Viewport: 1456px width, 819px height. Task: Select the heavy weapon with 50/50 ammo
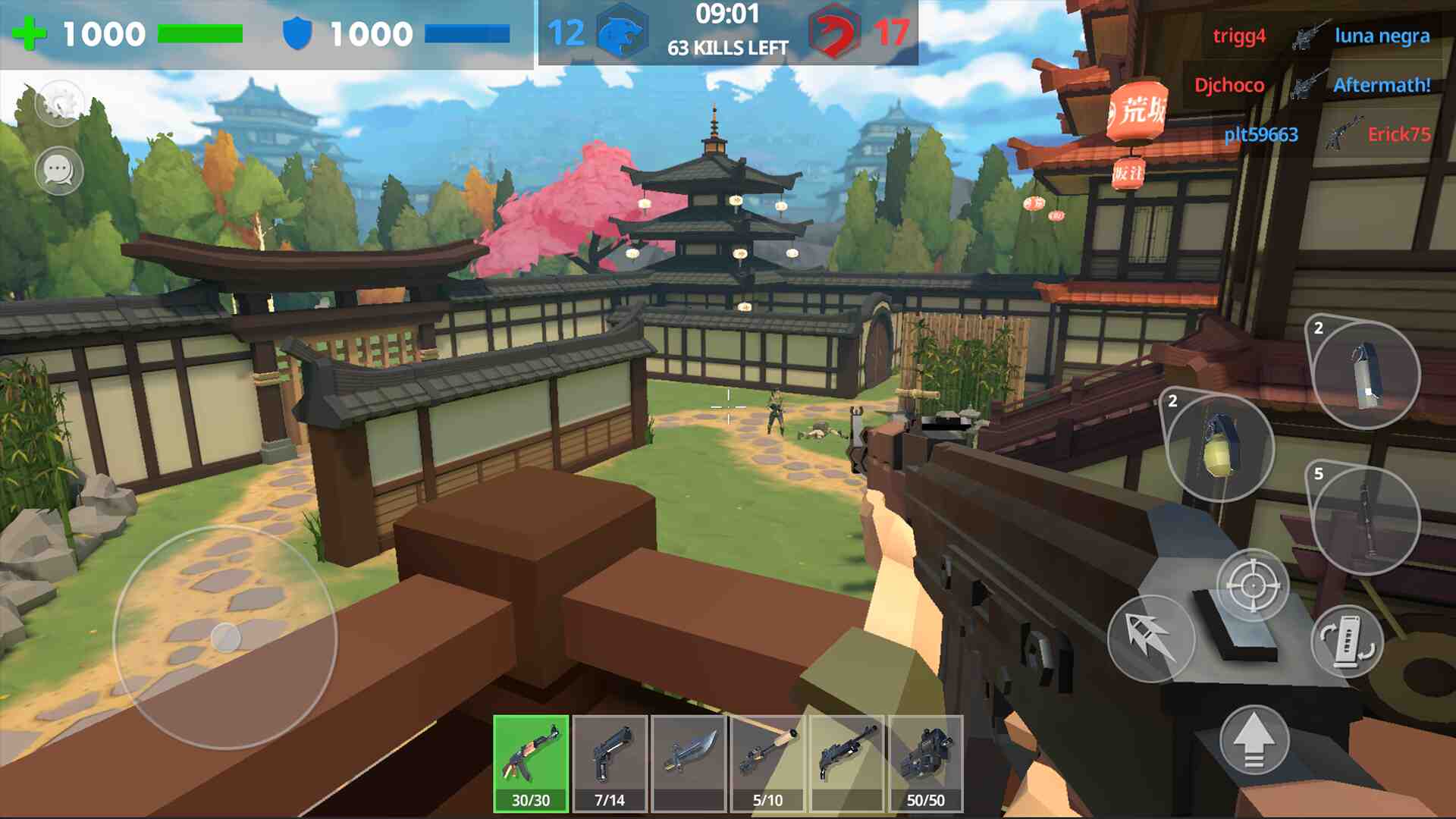click(925, 763)
